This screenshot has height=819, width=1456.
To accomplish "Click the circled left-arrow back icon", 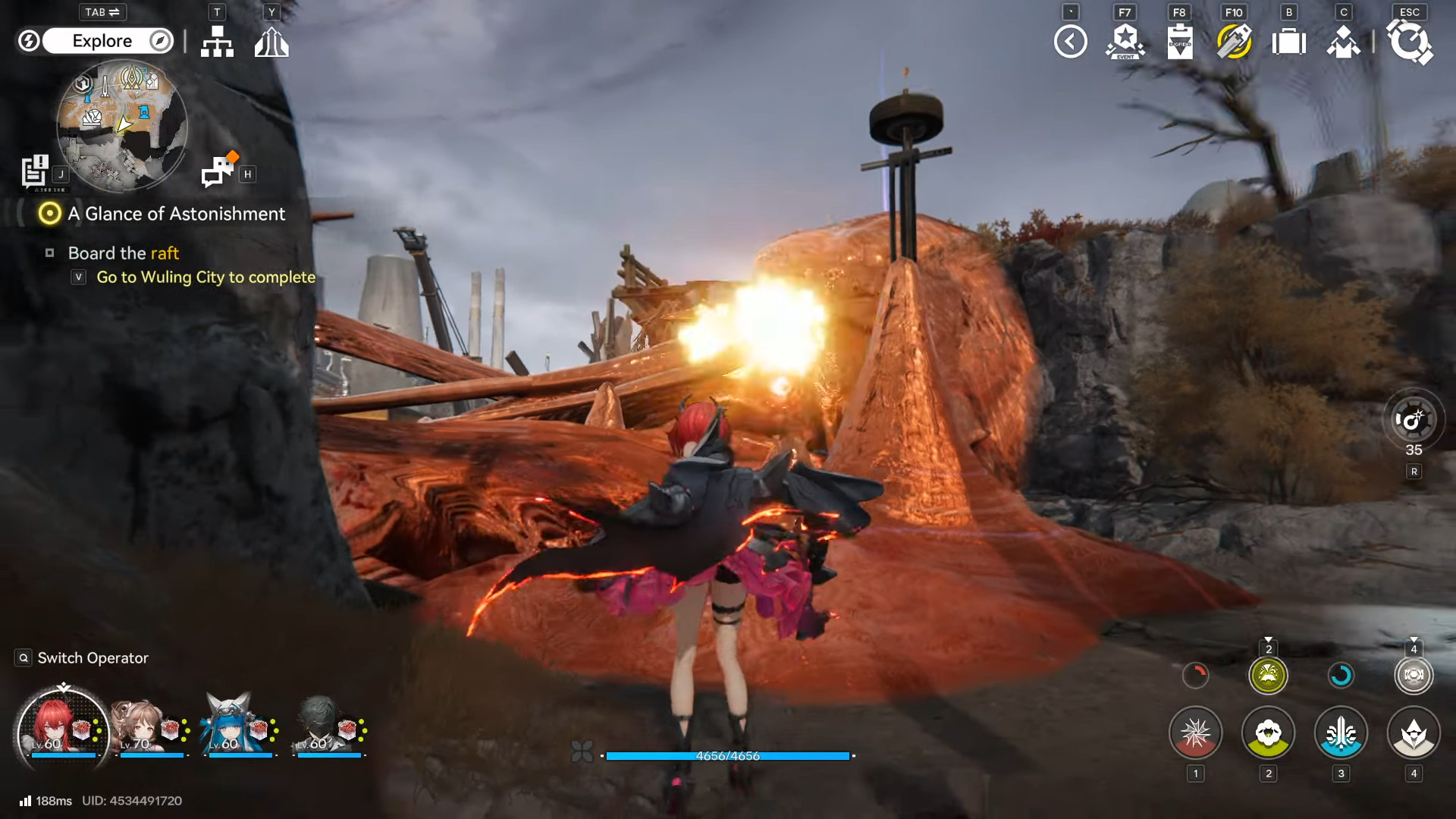I will (1070, 42).
